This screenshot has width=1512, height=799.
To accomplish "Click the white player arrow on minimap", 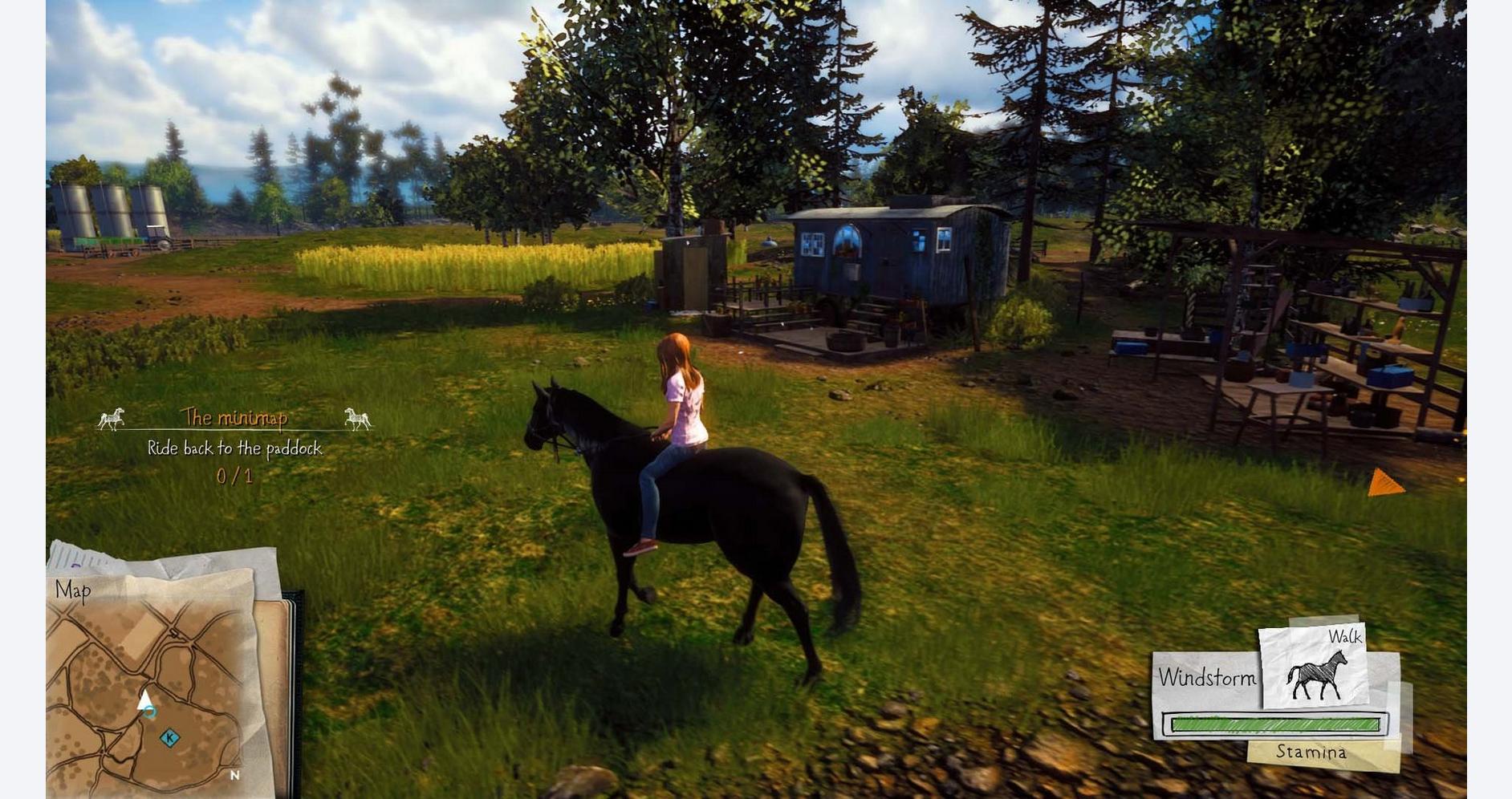I will coord(145,702).
